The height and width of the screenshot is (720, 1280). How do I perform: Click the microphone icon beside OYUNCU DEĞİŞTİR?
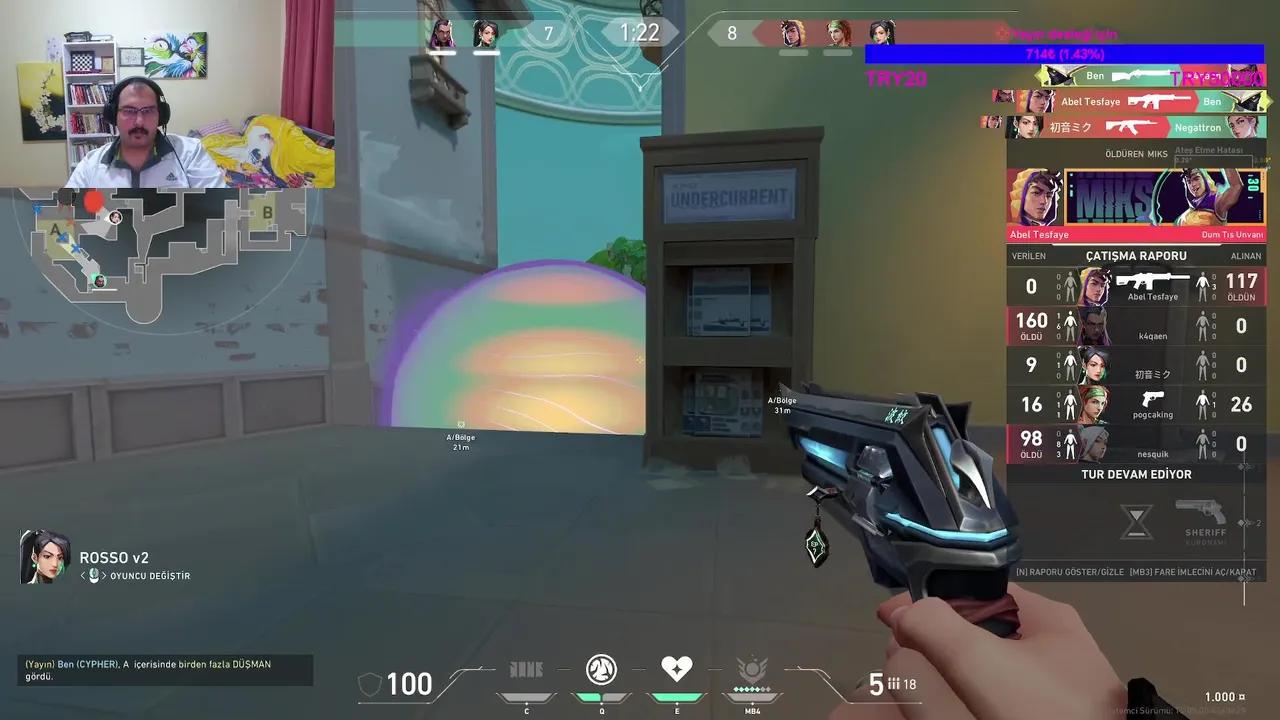tap(93, 575)
